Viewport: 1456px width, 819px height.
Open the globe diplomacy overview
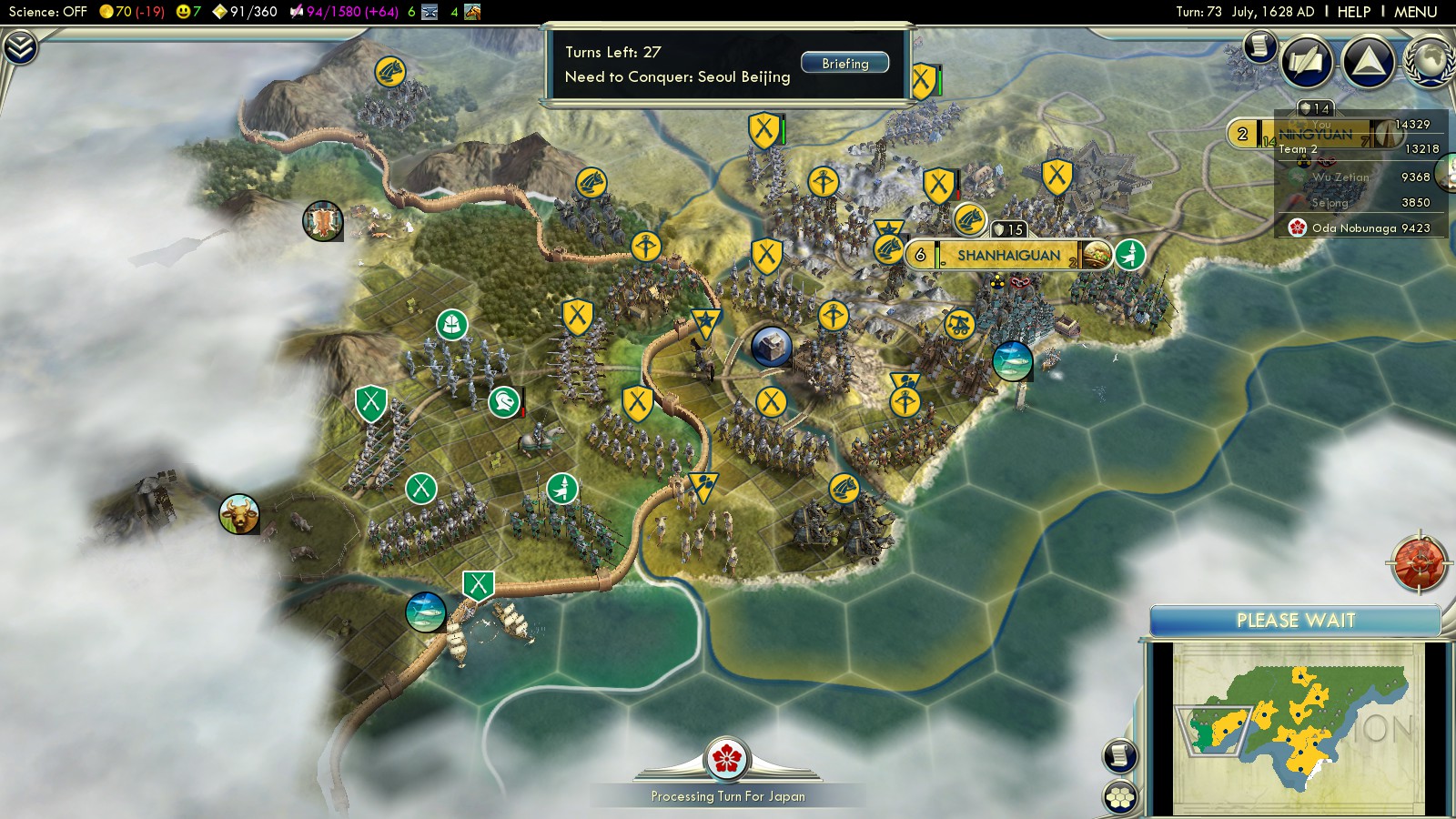pyautogui.click(x=1429, y=62)
